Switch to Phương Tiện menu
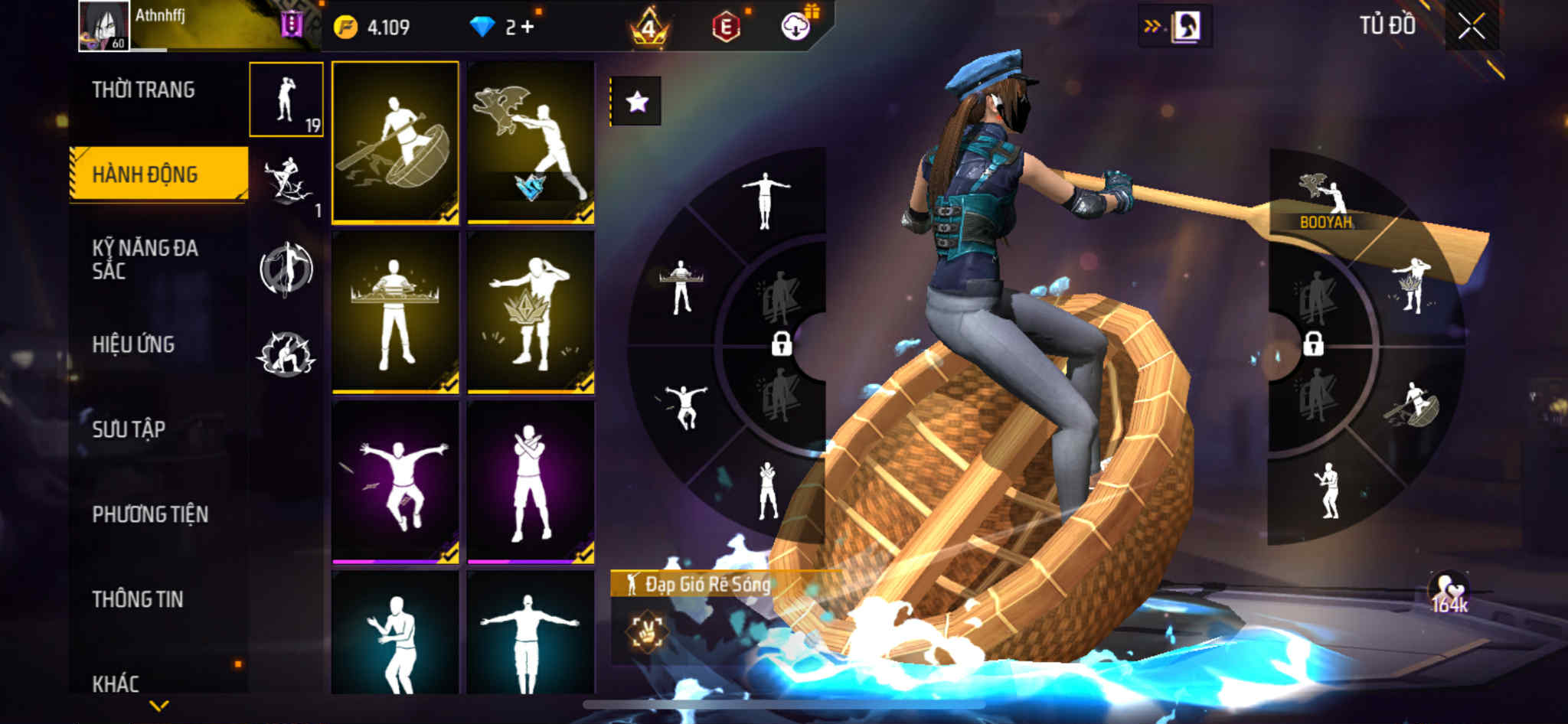Screen dimensions: 1568x724 150,514
